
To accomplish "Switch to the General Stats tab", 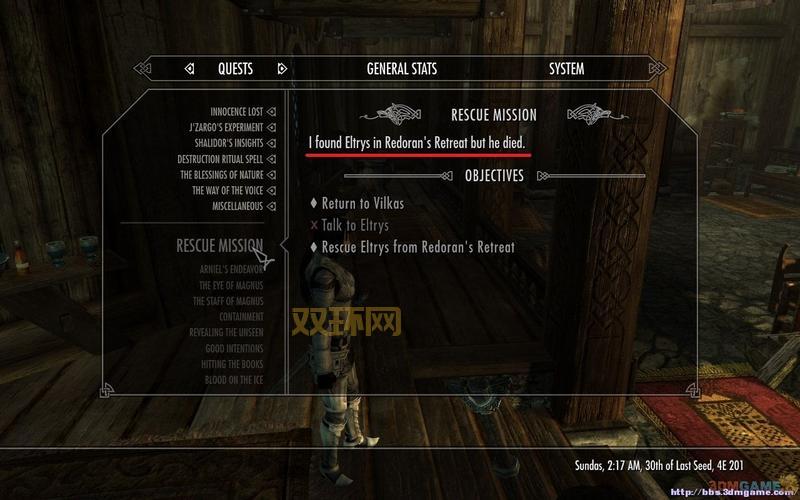I will (401, 69).
